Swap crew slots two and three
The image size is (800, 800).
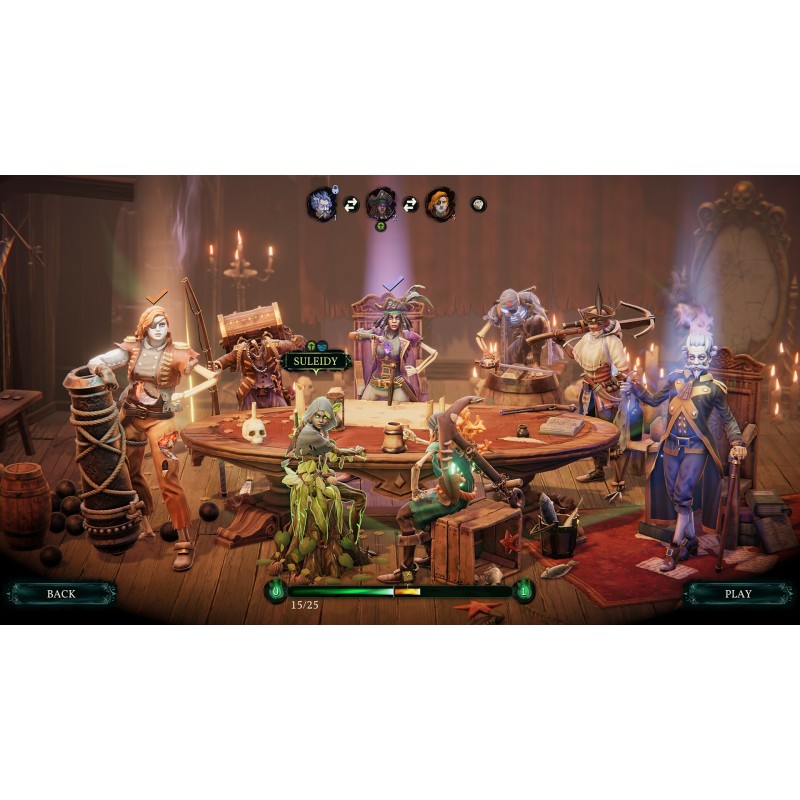410,204
